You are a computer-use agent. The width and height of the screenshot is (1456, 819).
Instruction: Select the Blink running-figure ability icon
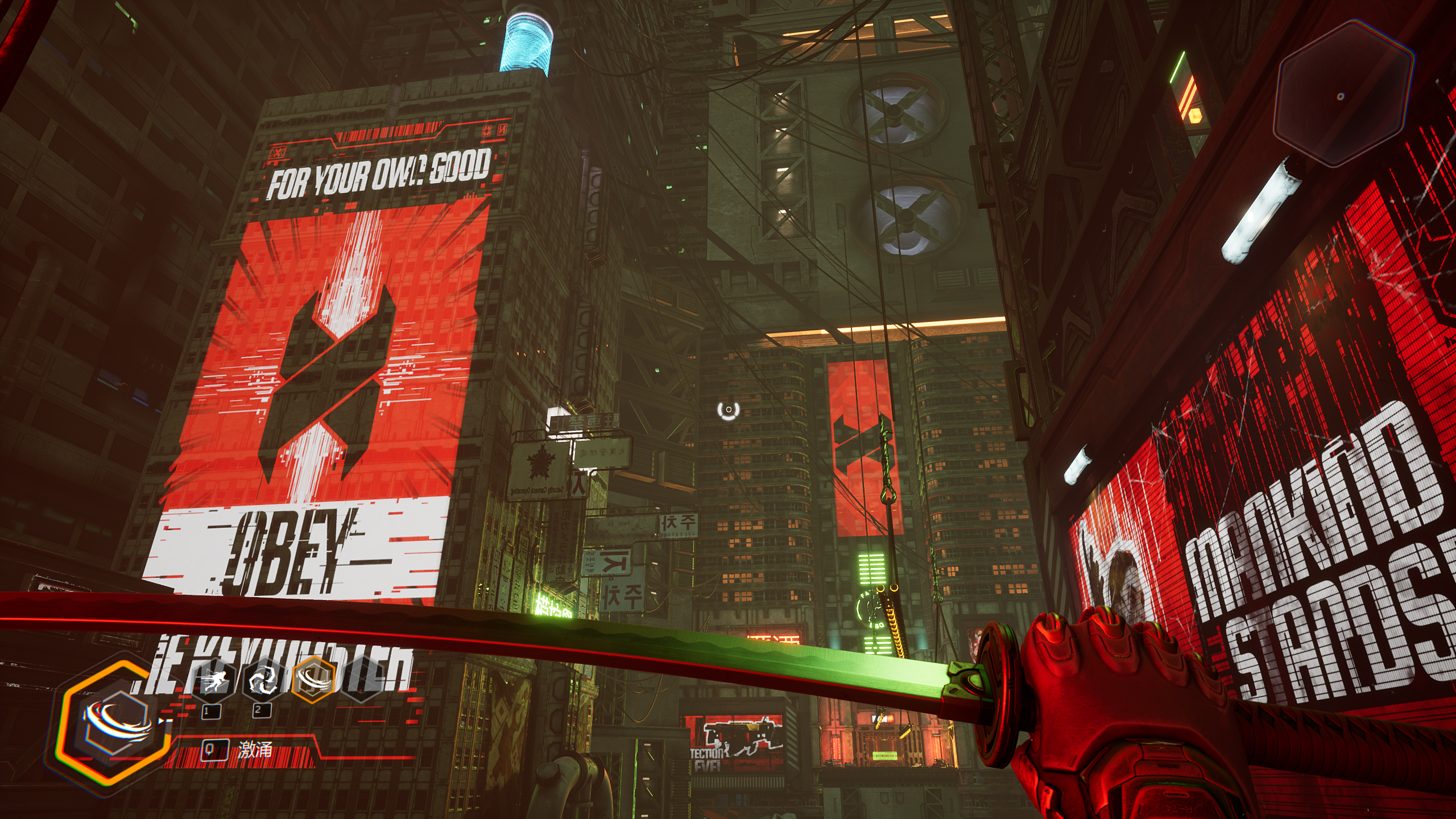(x=214, y=680)
